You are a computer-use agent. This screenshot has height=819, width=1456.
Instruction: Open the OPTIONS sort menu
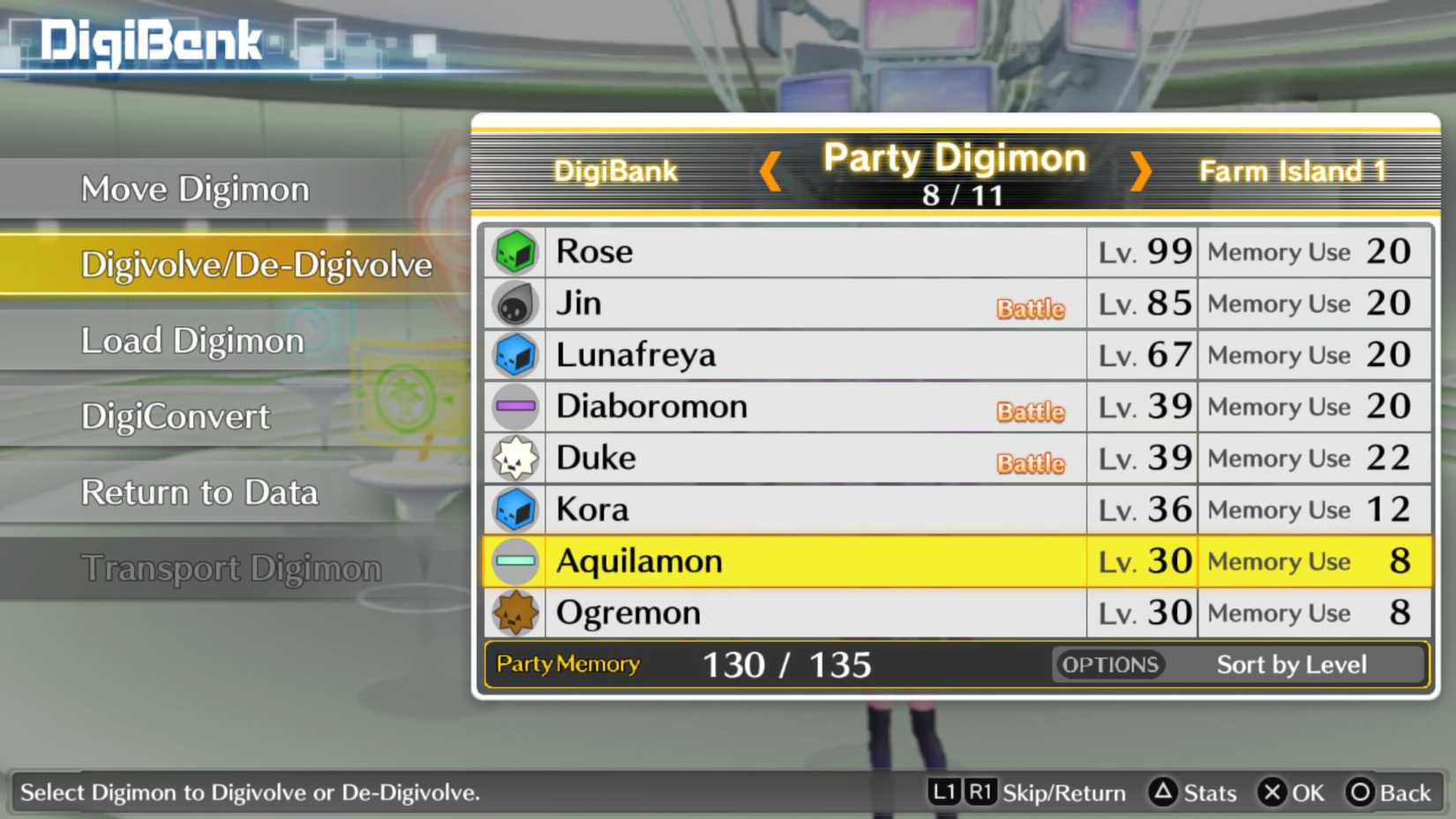coord(1110,665)
